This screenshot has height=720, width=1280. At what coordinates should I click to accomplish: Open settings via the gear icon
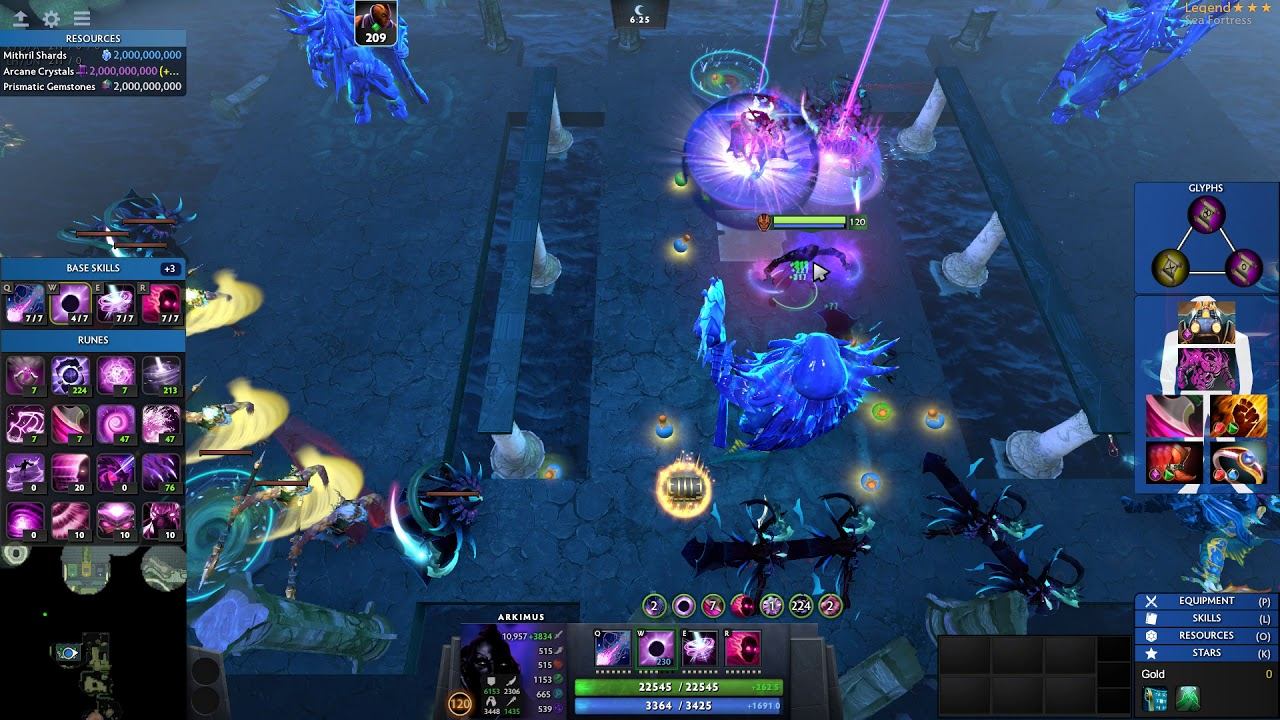(51, 18)
